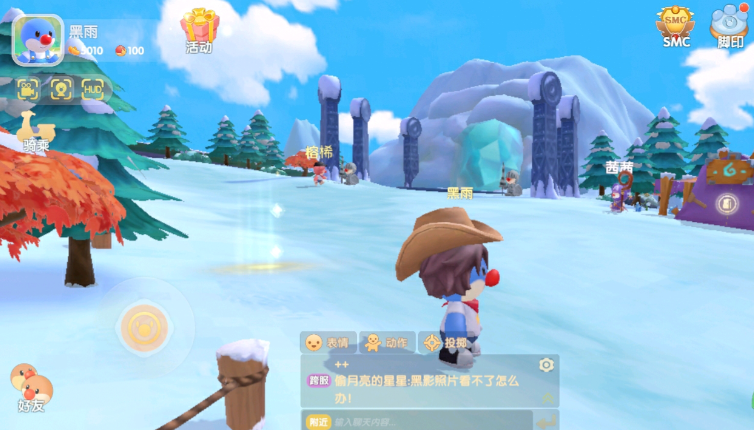The width and height of the screenshot is (754, 430).
Task: Open the 表情 emoji panel
Action: (x=327, y=342)
